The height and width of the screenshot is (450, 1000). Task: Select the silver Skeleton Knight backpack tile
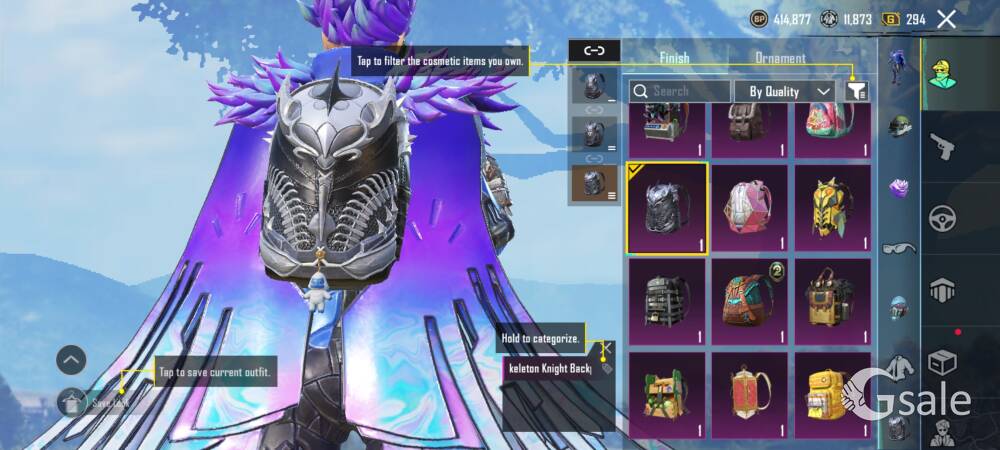pos(667,208)
